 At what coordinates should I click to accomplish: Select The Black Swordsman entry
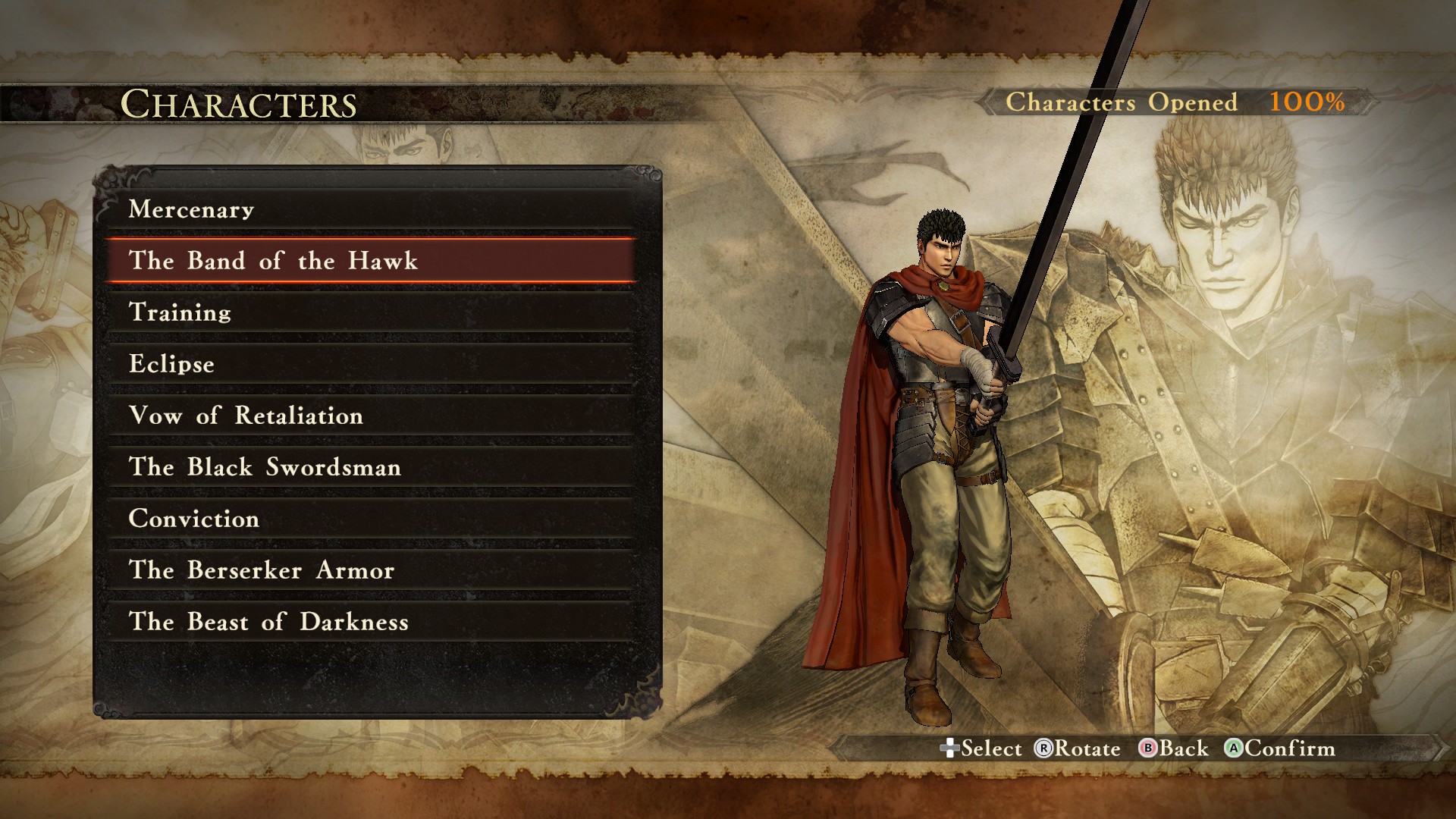click(x=370, y=467)
